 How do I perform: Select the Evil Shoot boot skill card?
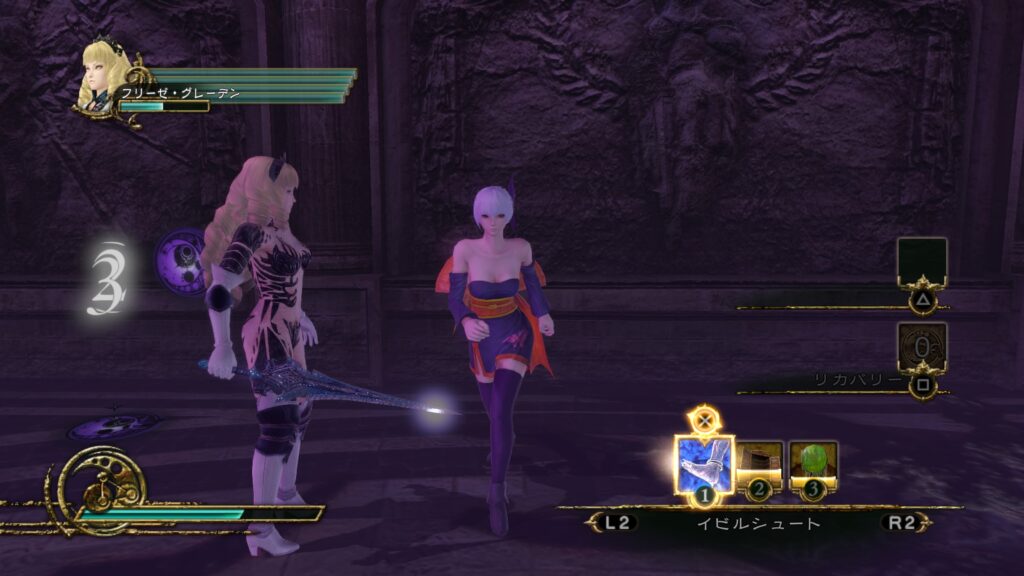coord(705,464)
